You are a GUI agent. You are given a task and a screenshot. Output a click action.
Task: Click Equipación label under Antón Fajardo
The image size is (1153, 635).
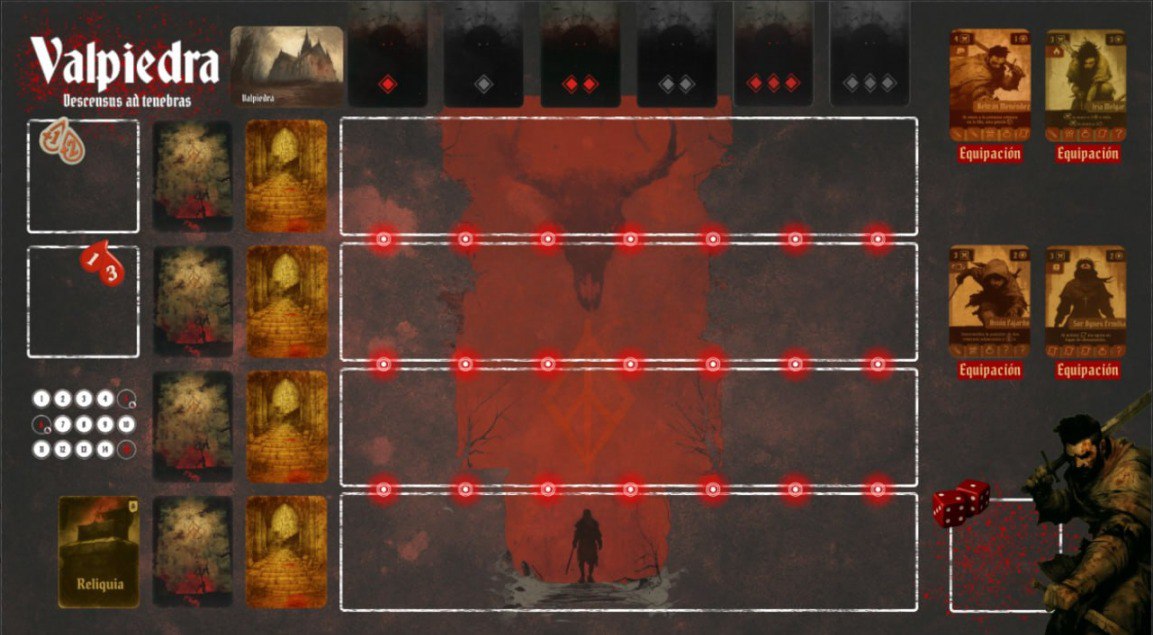point(989,370)
